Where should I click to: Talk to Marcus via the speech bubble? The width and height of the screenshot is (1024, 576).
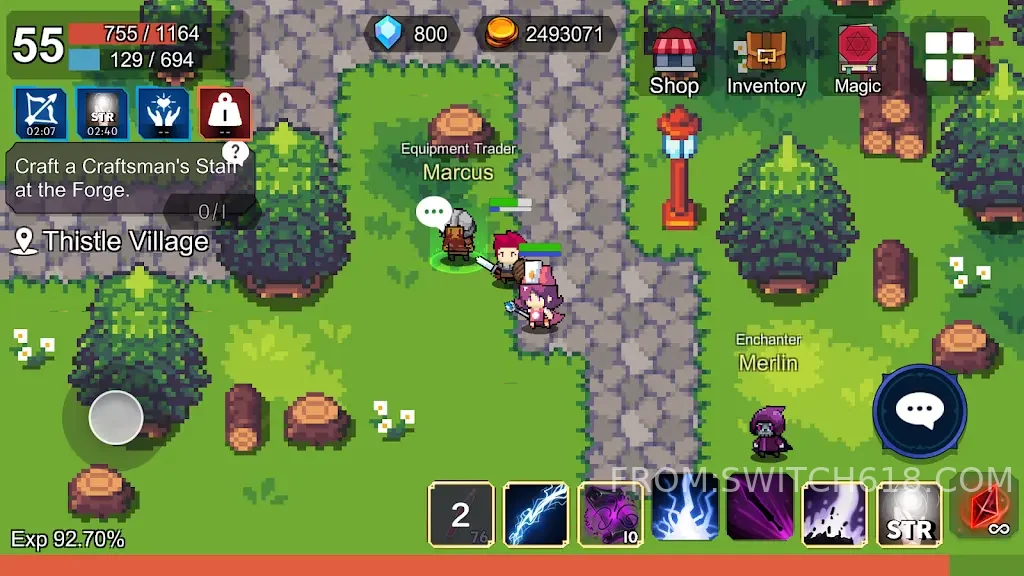pos(434,211)
